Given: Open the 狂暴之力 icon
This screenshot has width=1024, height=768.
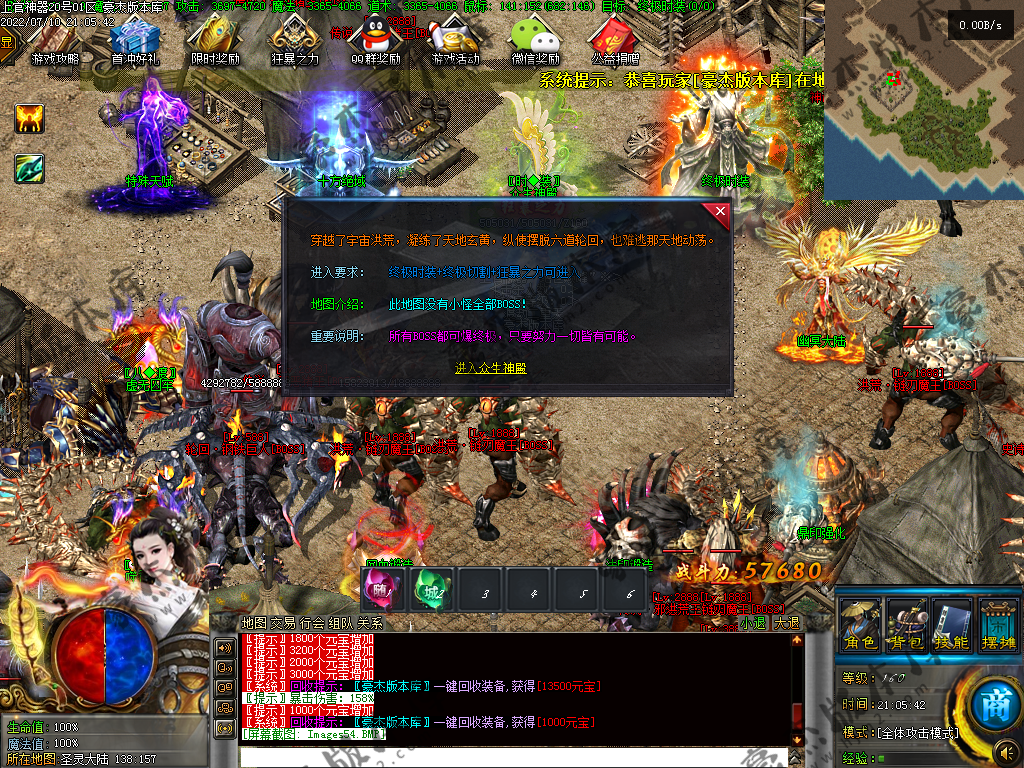Looking at the screenshot, I should coord(295,38).
